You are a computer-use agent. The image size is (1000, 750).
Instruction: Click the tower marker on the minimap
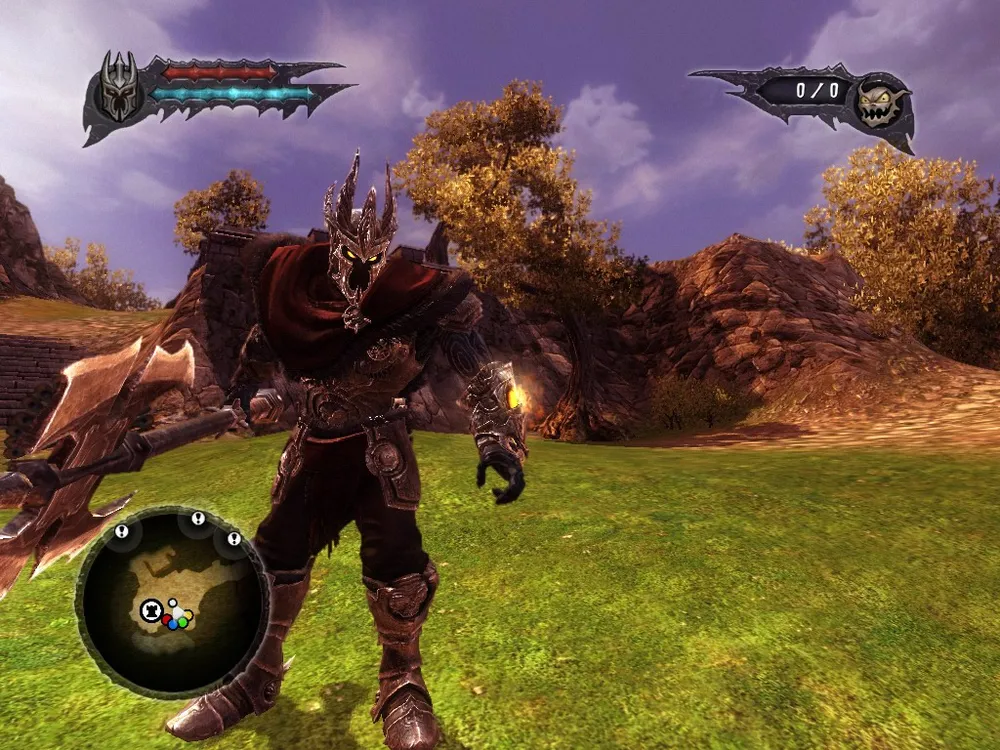pyautogui.click(x=151, y=609)
